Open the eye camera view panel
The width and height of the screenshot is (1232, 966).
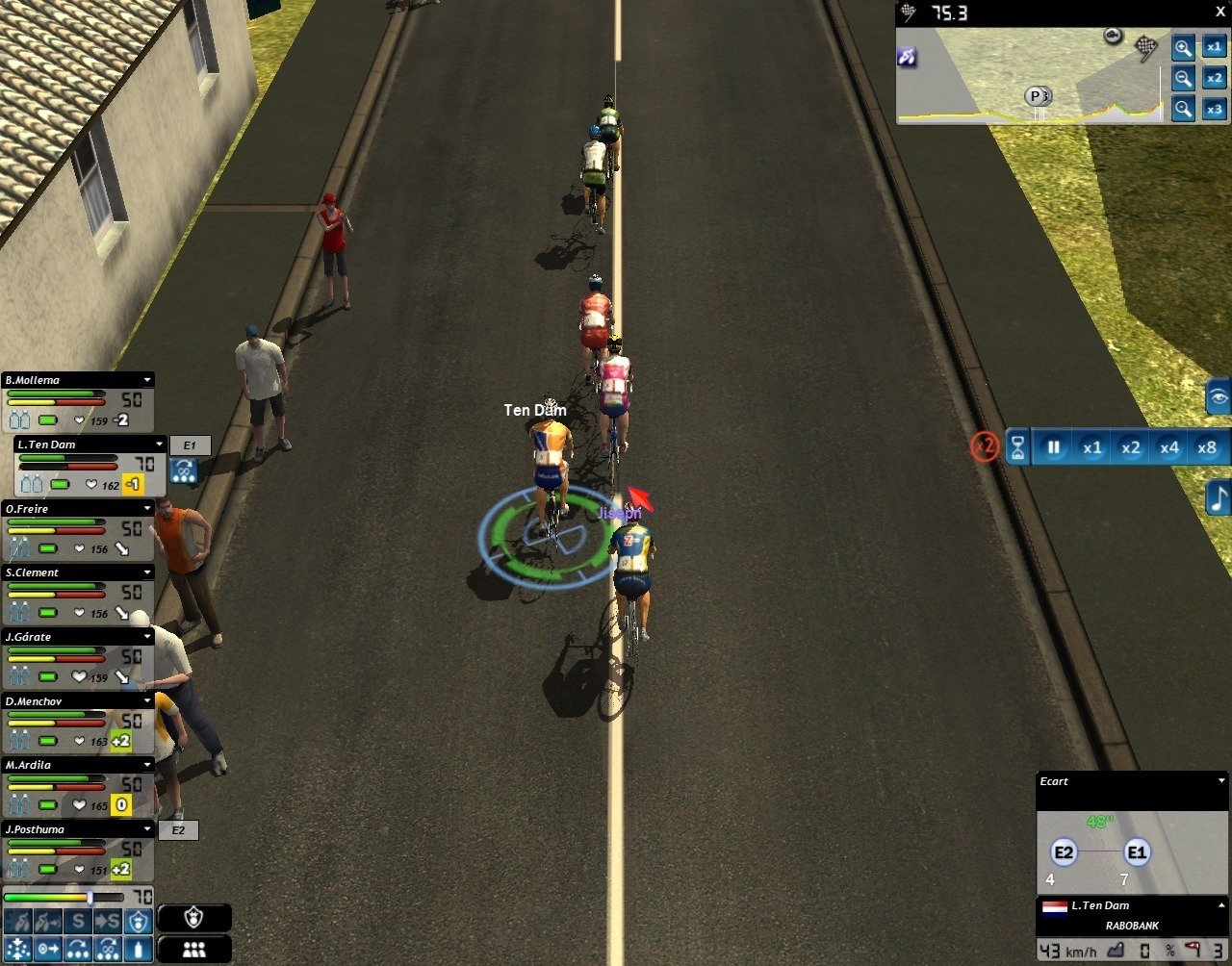coord(1219,396)
